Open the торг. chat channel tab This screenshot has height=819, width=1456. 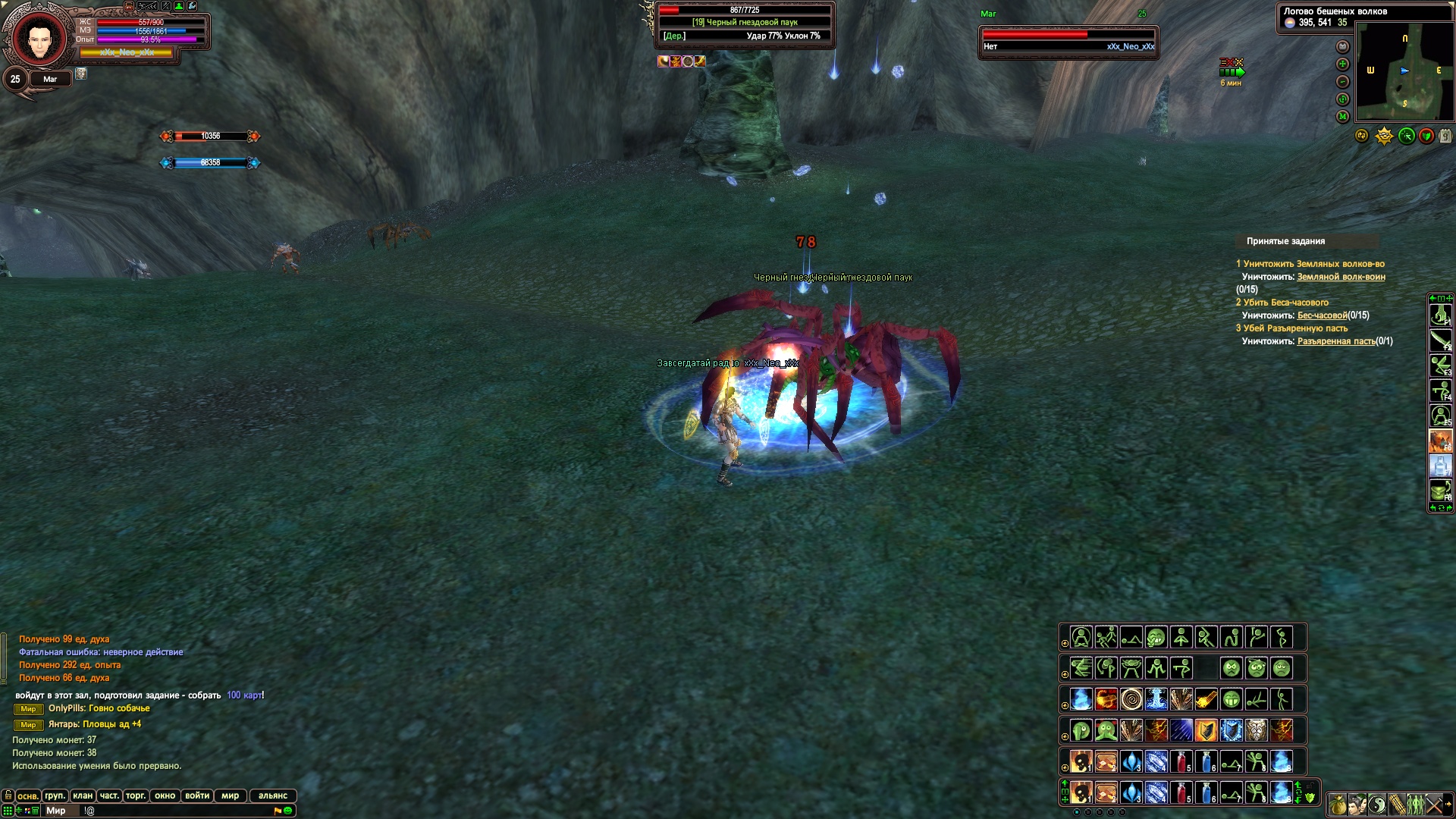(x=136, y=795)
